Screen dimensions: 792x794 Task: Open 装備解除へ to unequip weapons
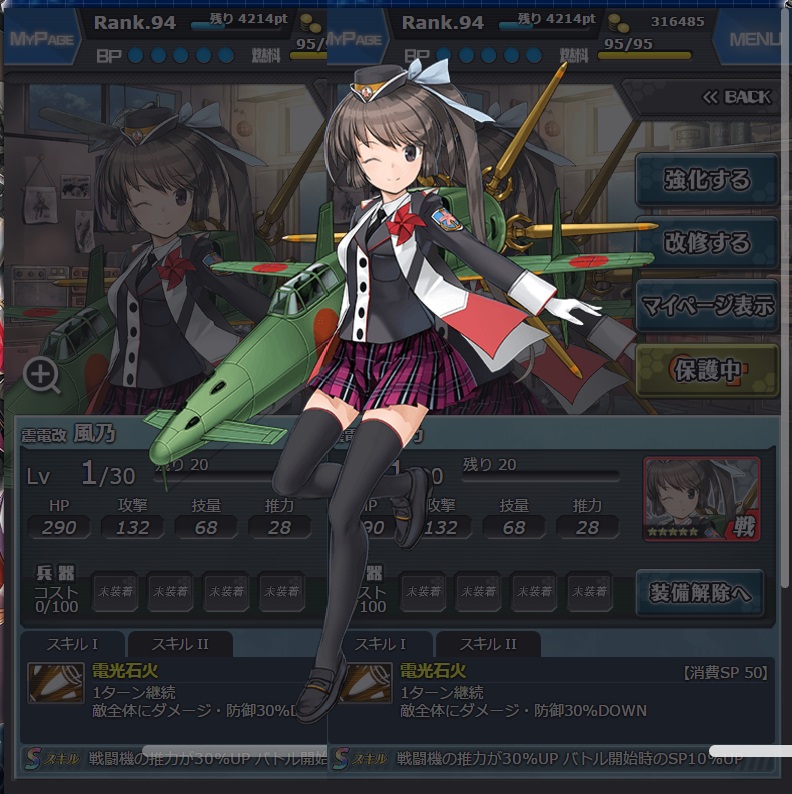click(x=699, y=592)
